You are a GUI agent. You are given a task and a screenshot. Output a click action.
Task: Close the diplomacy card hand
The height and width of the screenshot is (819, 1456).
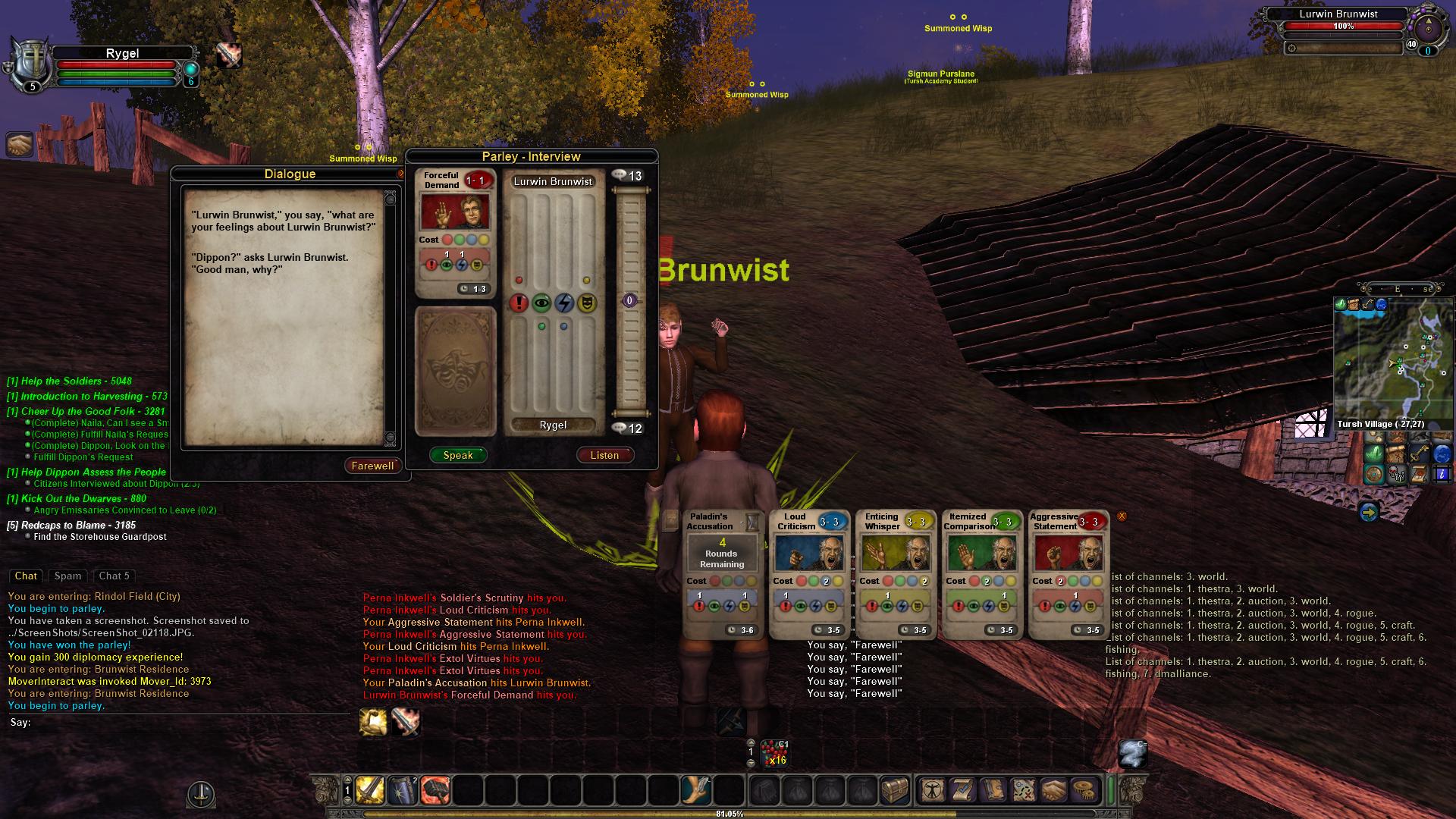[x=1122, y=516]
